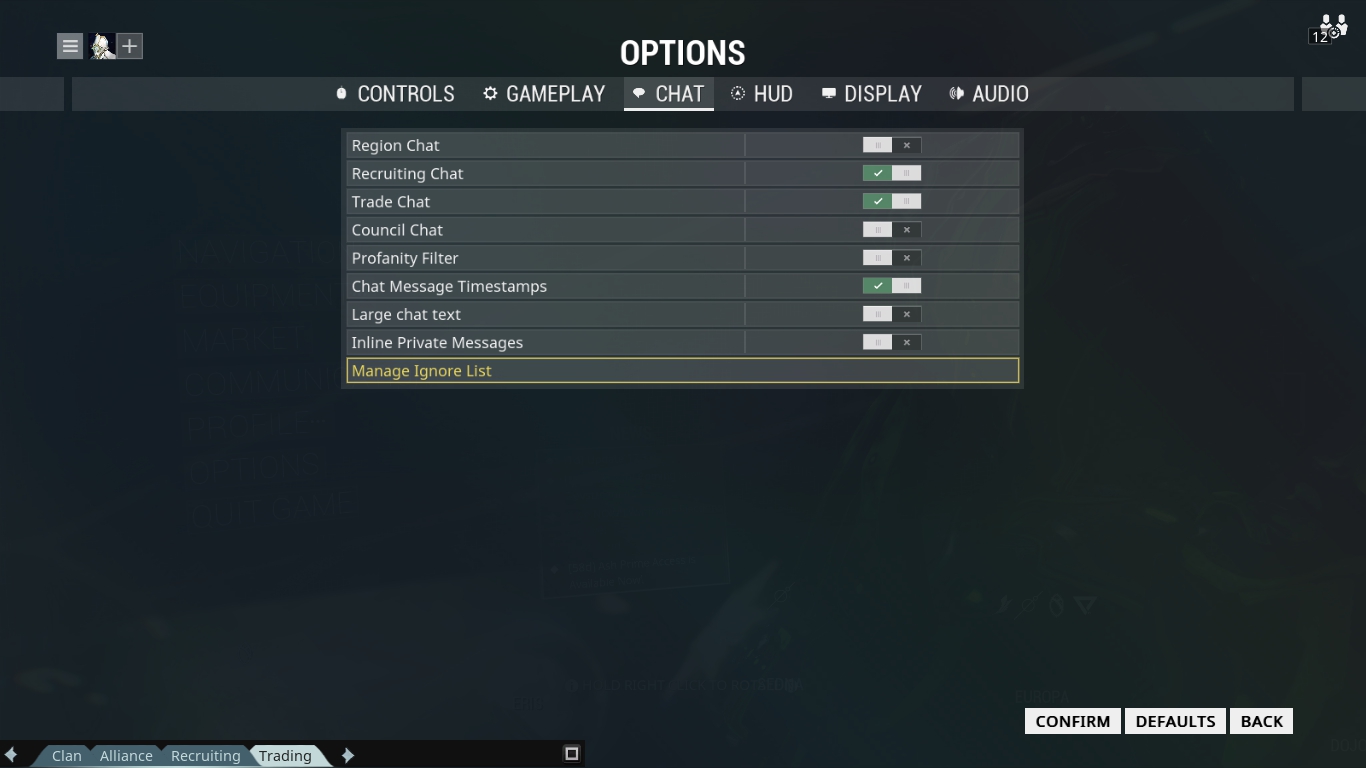Click the right diamond arrow beside the Trading tab

point(348,755)
